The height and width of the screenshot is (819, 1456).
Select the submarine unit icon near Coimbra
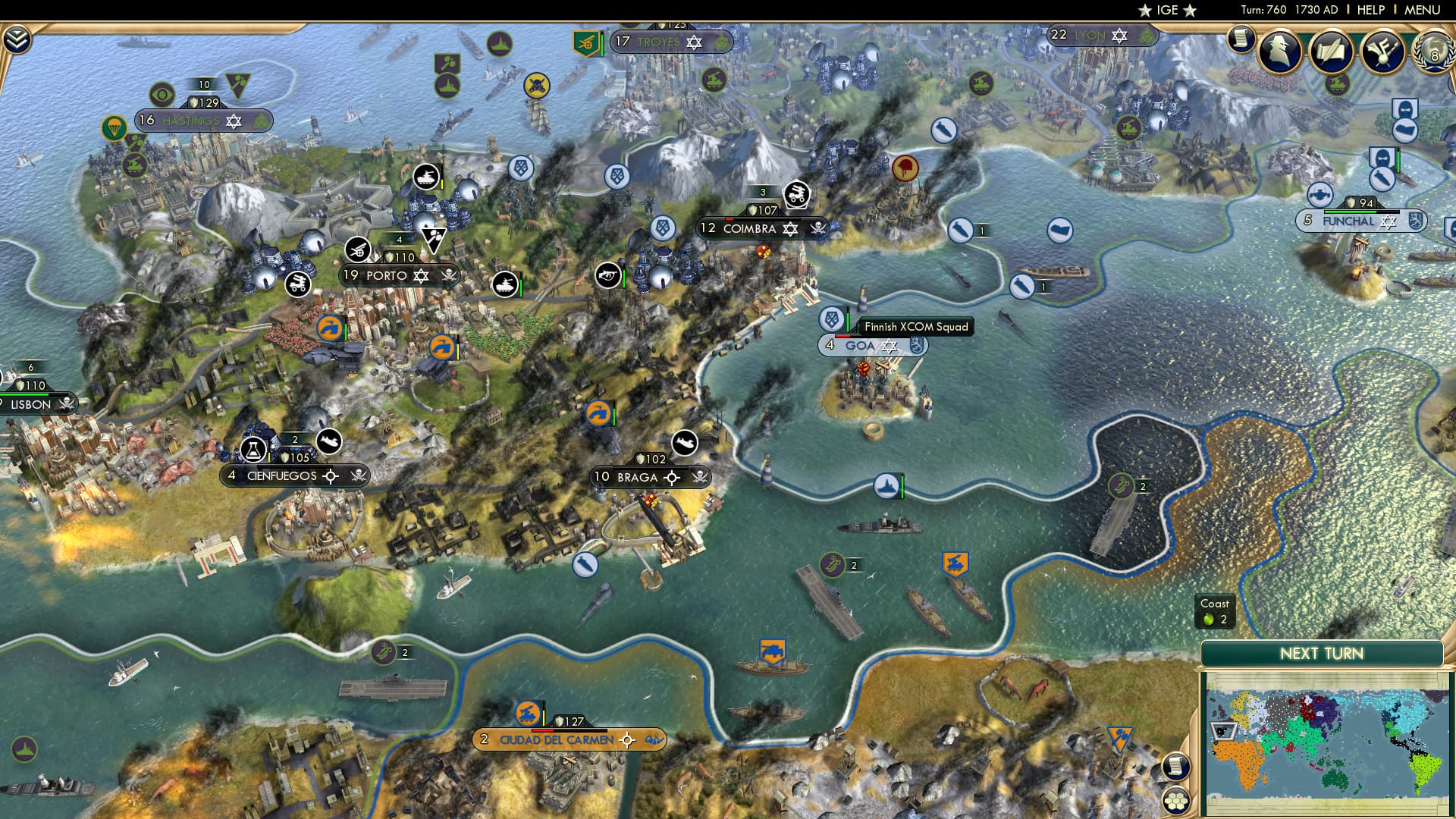pos(961,231)
